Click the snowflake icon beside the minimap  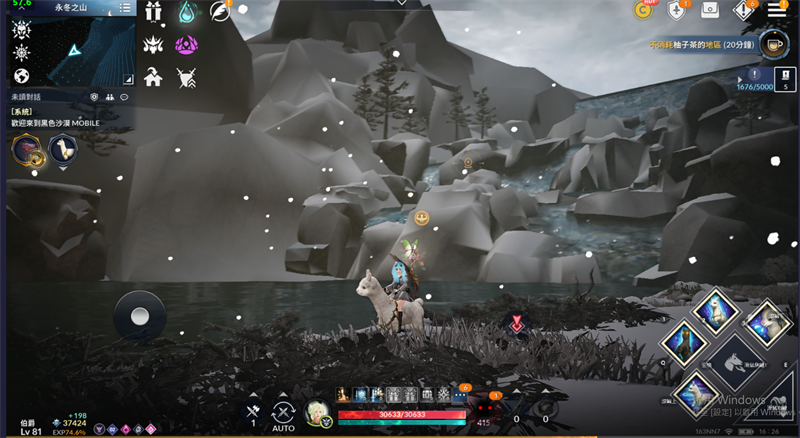(x=21, y=52)
